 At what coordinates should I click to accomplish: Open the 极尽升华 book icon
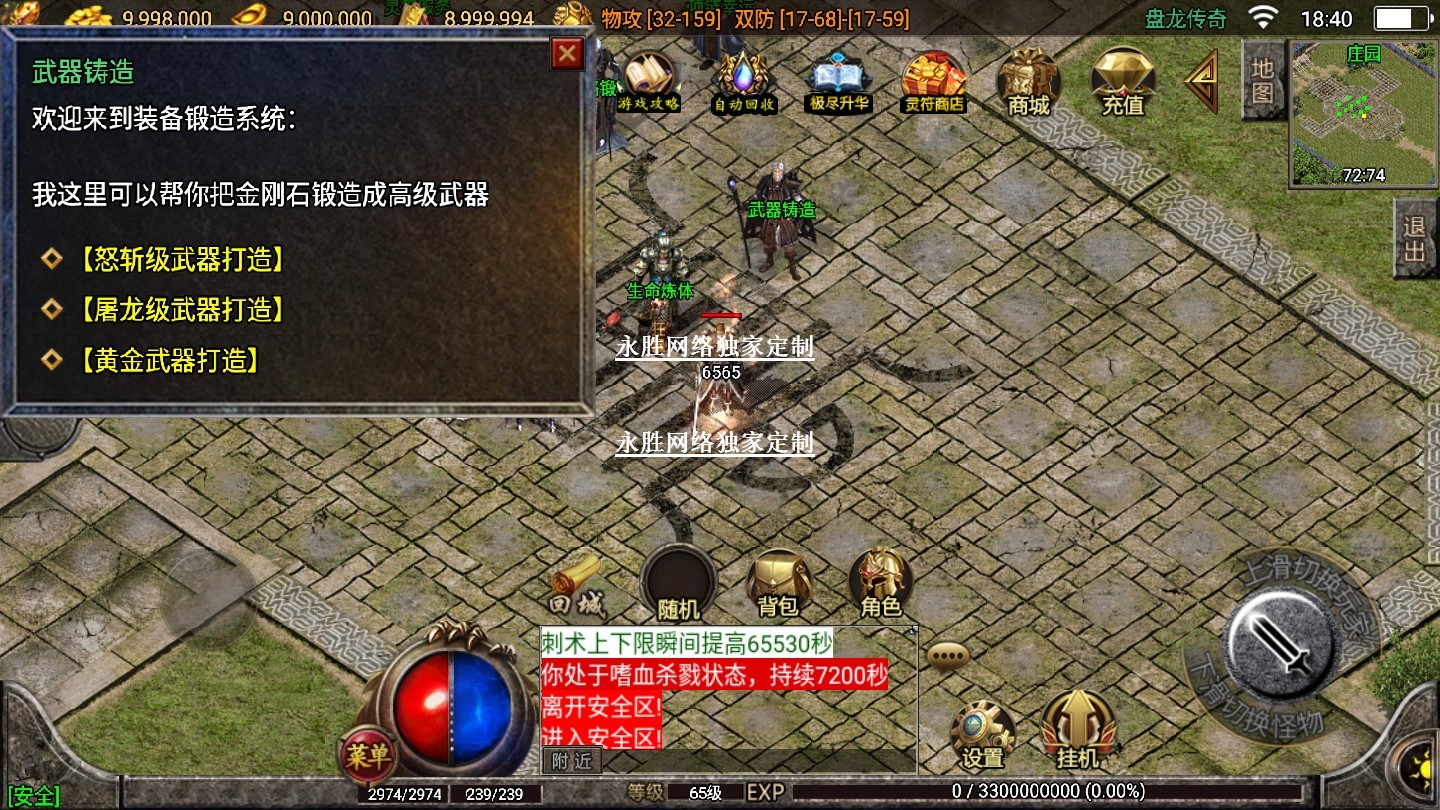tap(839, 81)
